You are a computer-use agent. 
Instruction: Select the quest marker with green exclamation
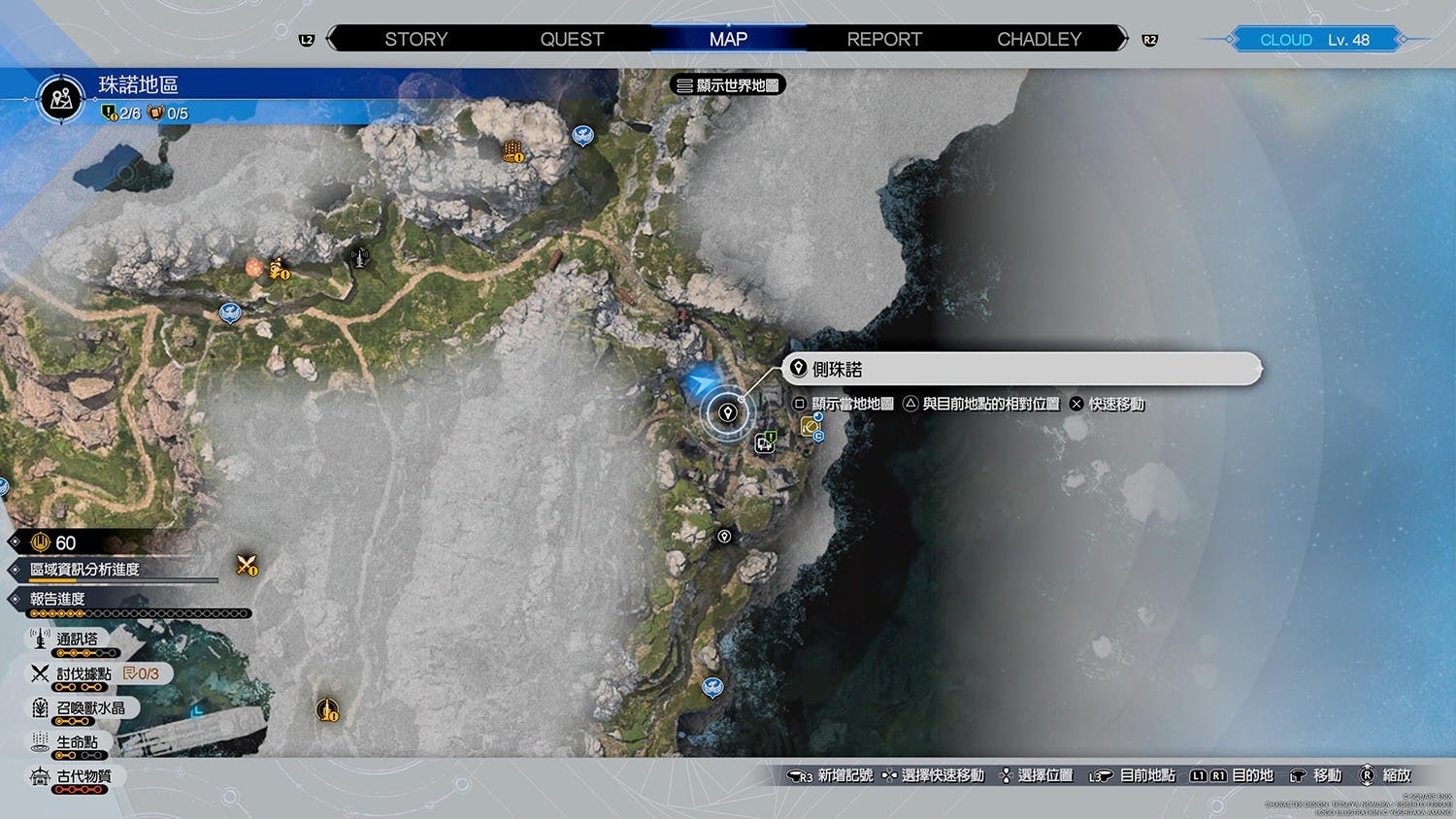pos(766,442)
